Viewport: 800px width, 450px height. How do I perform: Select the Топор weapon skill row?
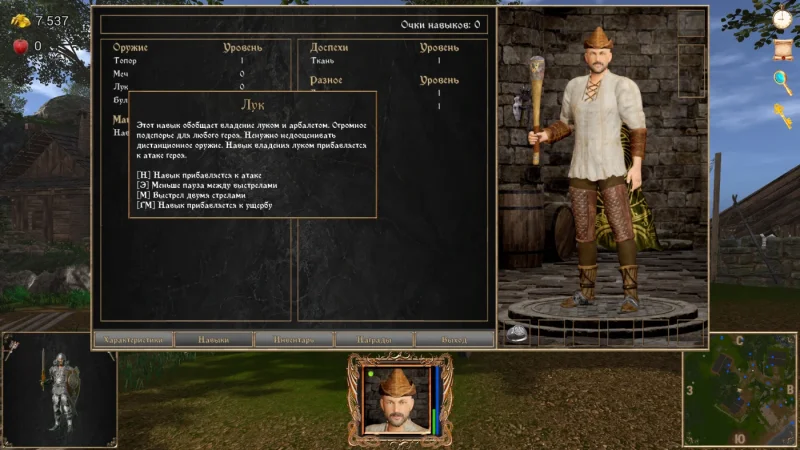point(180,61)
